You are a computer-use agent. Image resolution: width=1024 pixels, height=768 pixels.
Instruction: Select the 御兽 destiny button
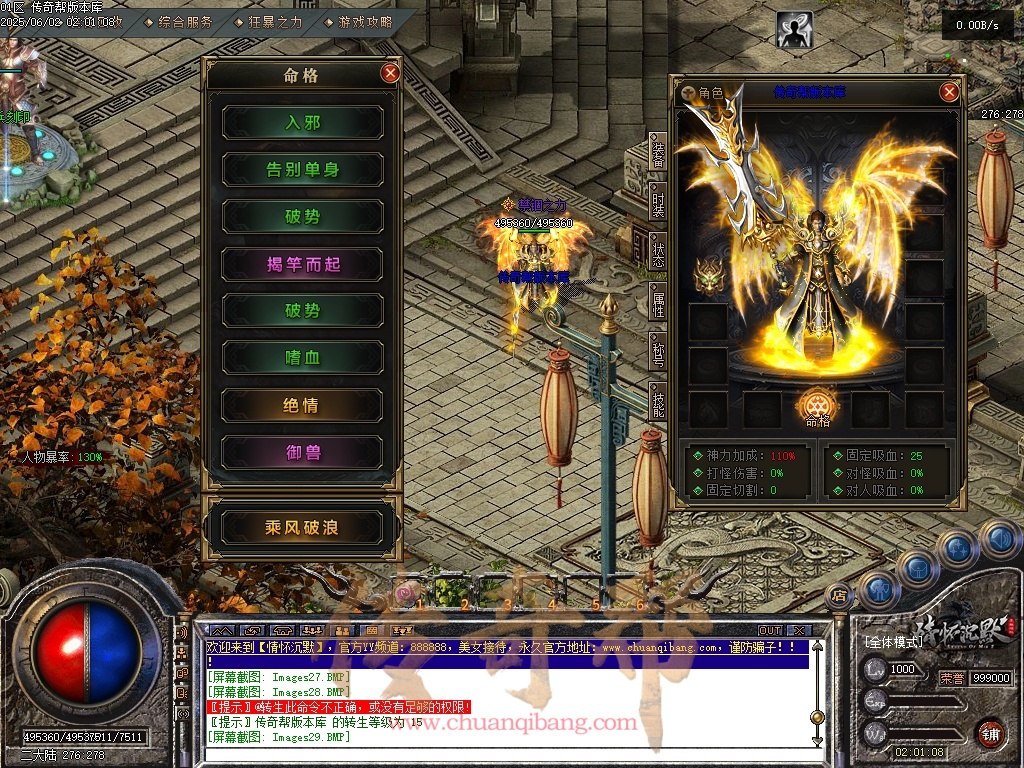[x=302, y=453]
